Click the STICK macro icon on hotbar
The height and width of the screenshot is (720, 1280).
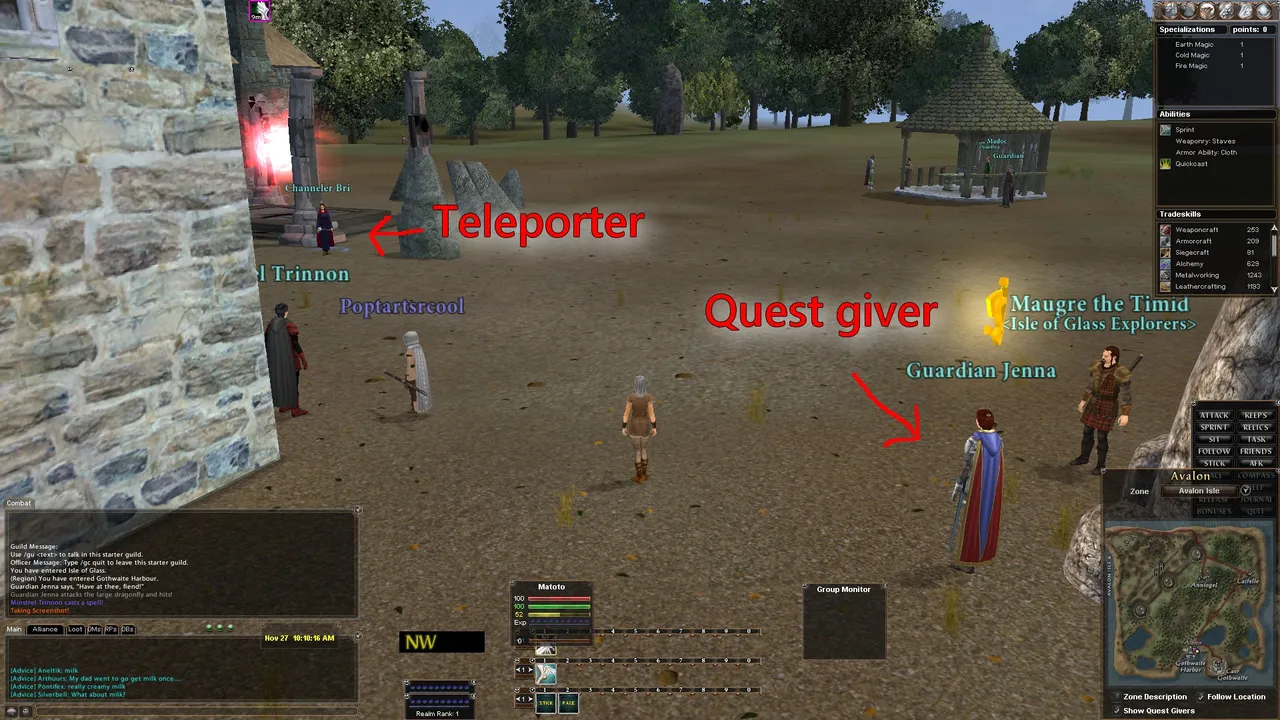coord(547,703)
